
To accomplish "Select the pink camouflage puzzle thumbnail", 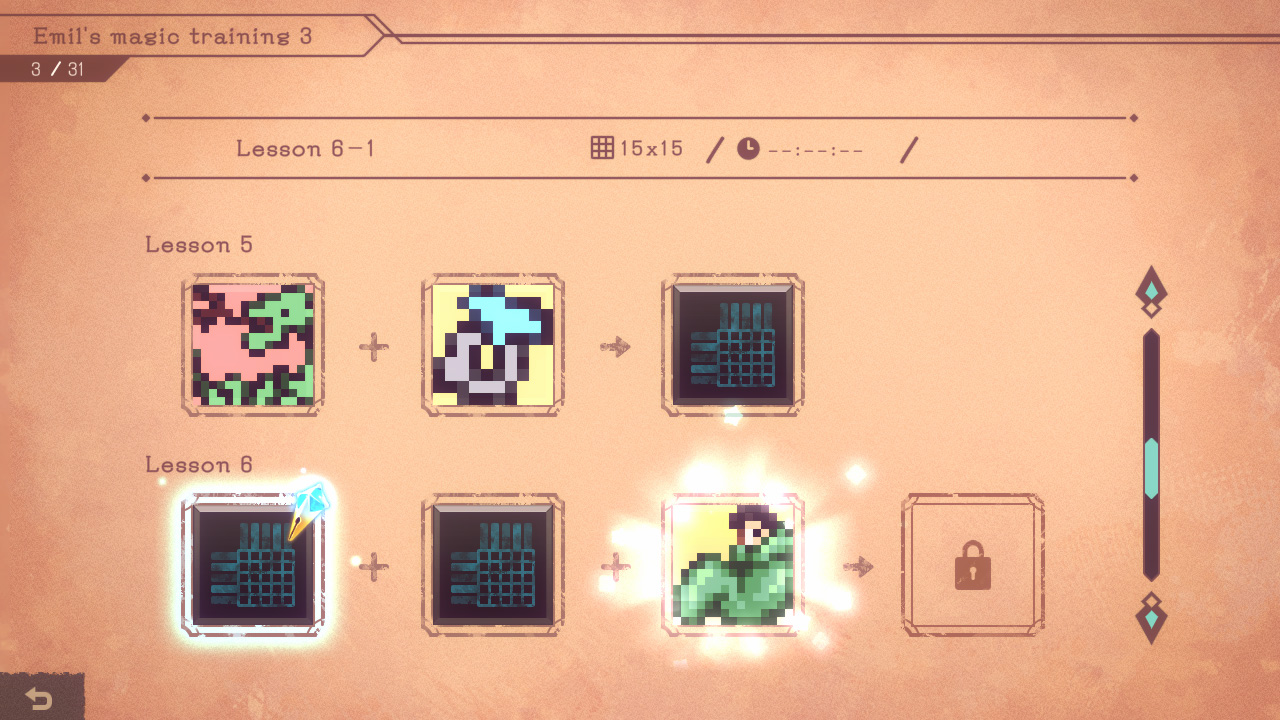I will click(253, 344).
